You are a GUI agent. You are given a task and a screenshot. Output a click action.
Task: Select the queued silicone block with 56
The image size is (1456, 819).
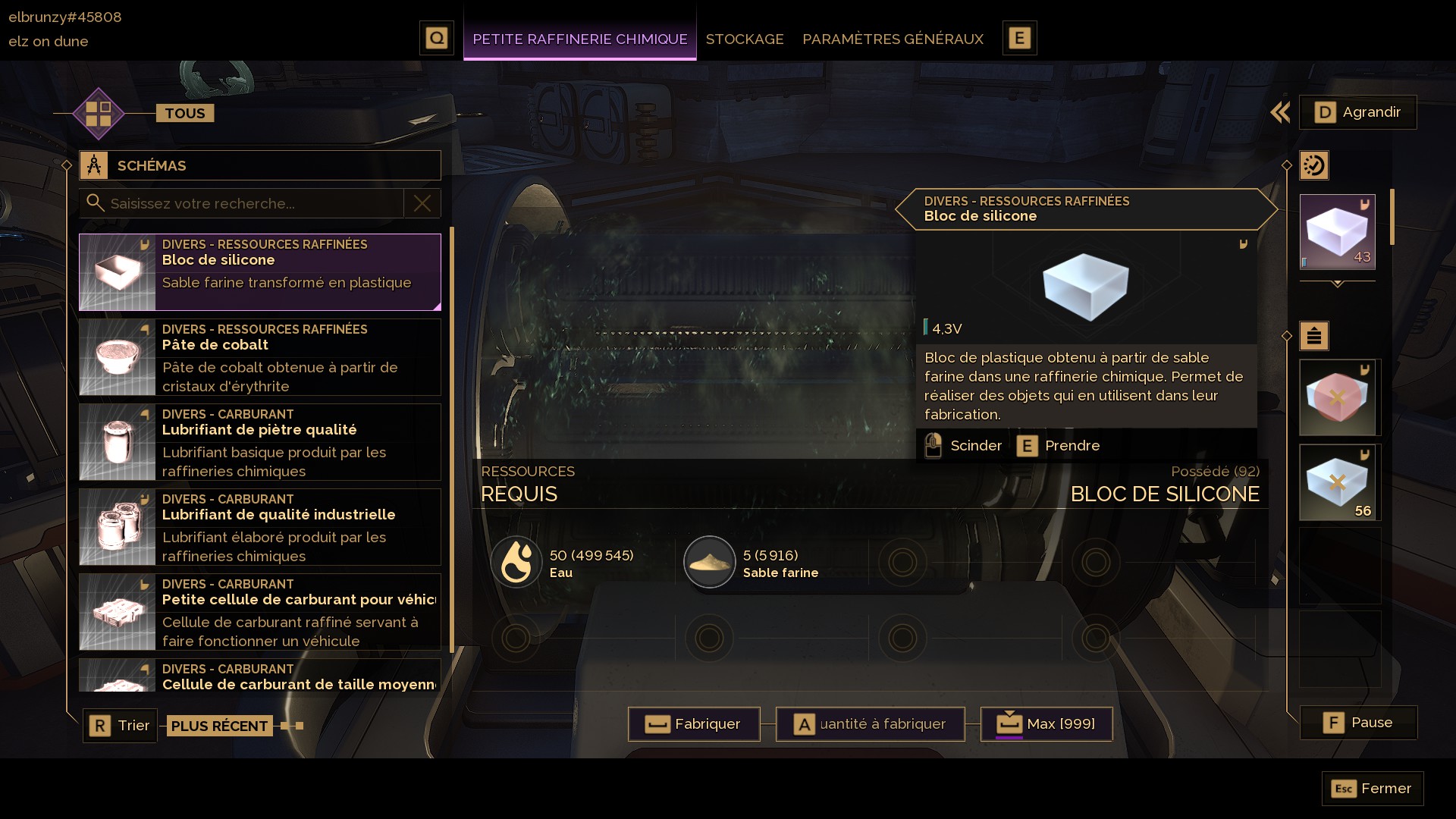click(1339, 482)
